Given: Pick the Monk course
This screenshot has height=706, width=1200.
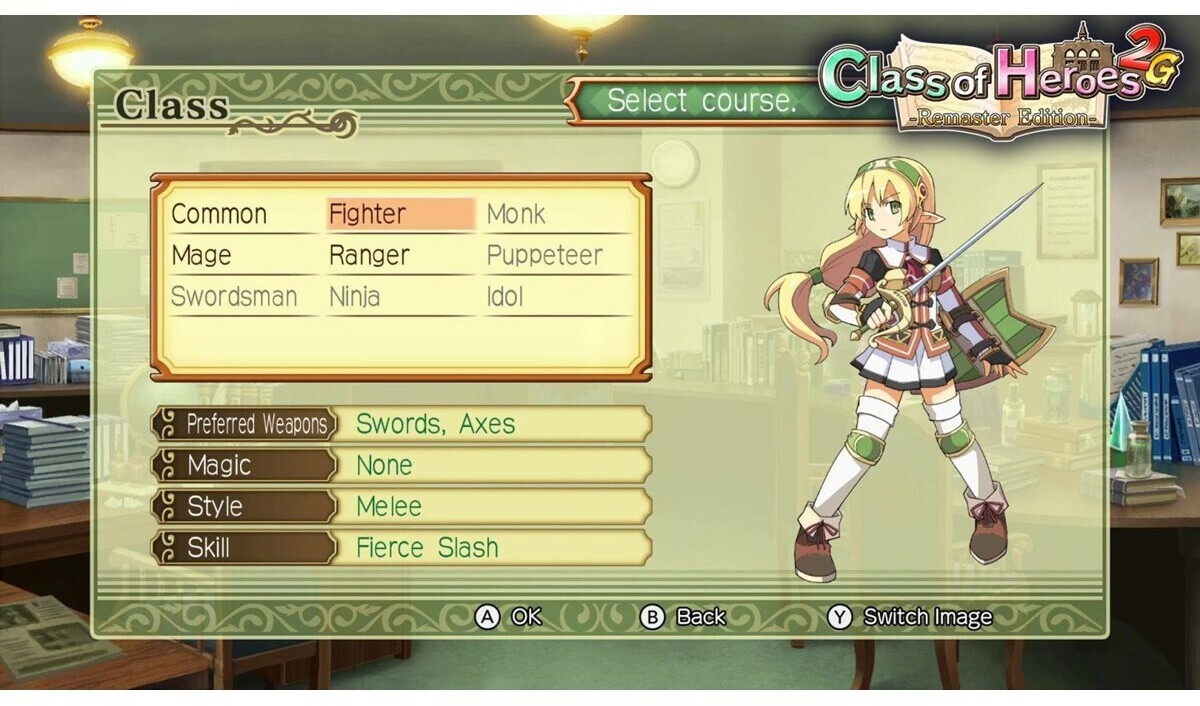Looking at the screenshot, I should click(516, 214).
